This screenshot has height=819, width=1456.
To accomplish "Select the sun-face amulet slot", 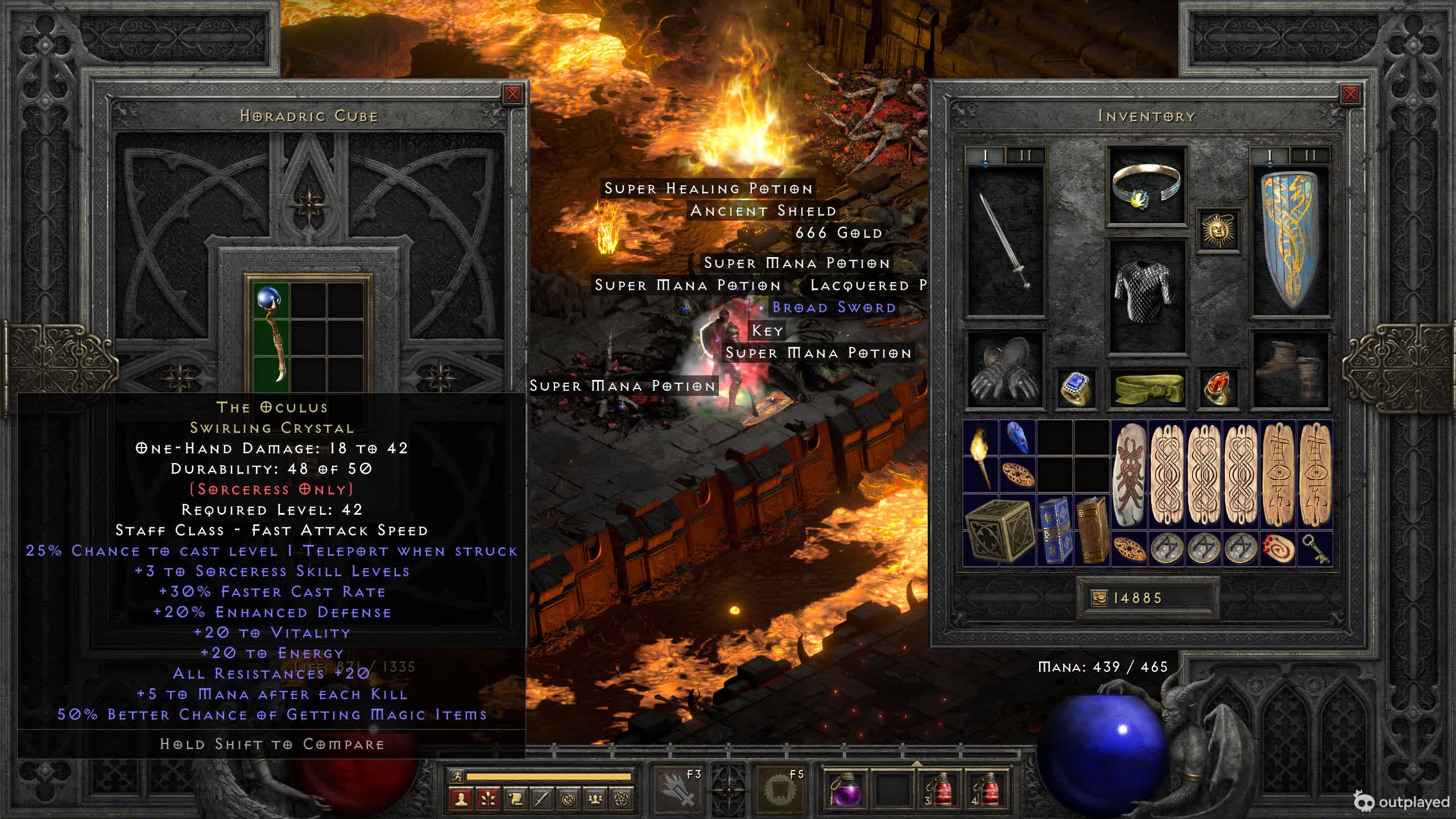I will point(1218,230).
